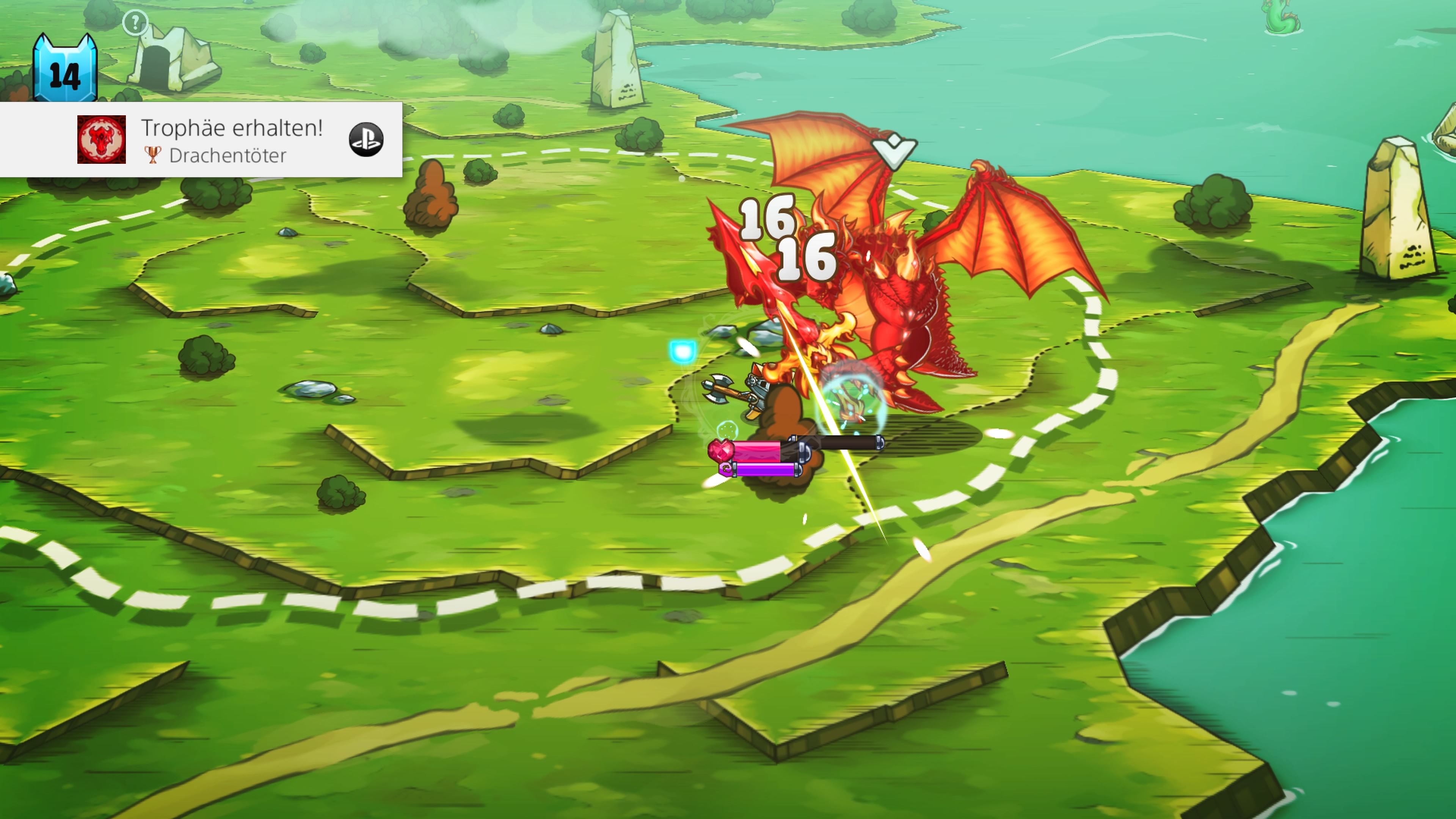Open the Drachentöter trophy notification
This screenshot has width=1456, height=819.
pos(232,140)
